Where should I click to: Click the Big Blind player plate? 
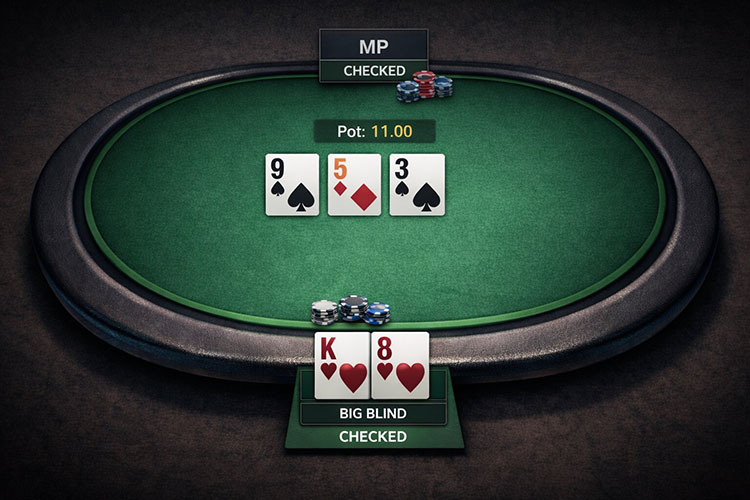pos(373,413)
